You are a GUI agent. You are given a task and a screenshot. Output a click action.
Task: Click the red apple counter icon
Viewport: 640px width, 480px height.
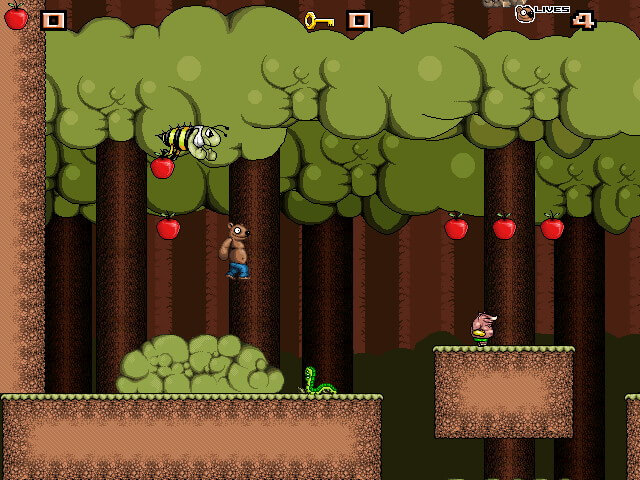pyautogui.click(x=16, y=18)
